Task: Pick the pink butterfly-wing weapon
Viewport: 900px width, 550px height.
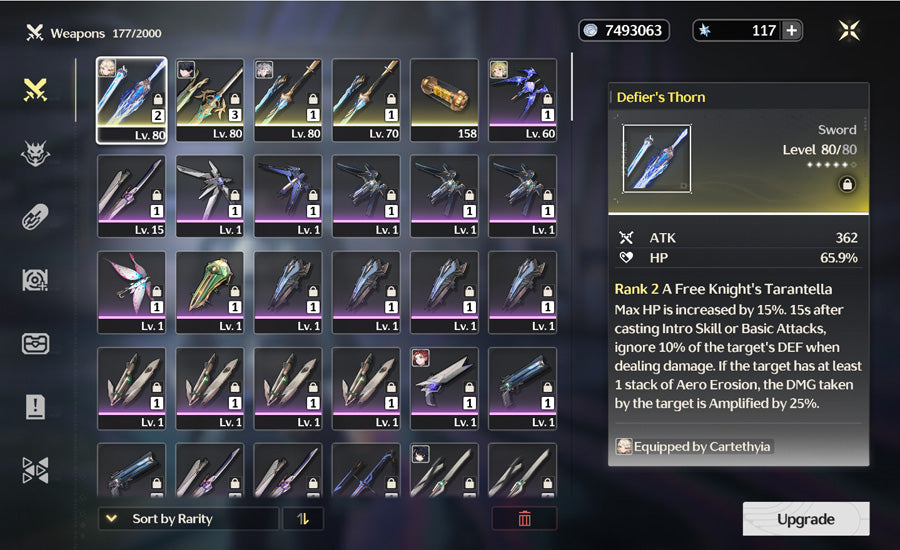Action: tap(132, 292)
